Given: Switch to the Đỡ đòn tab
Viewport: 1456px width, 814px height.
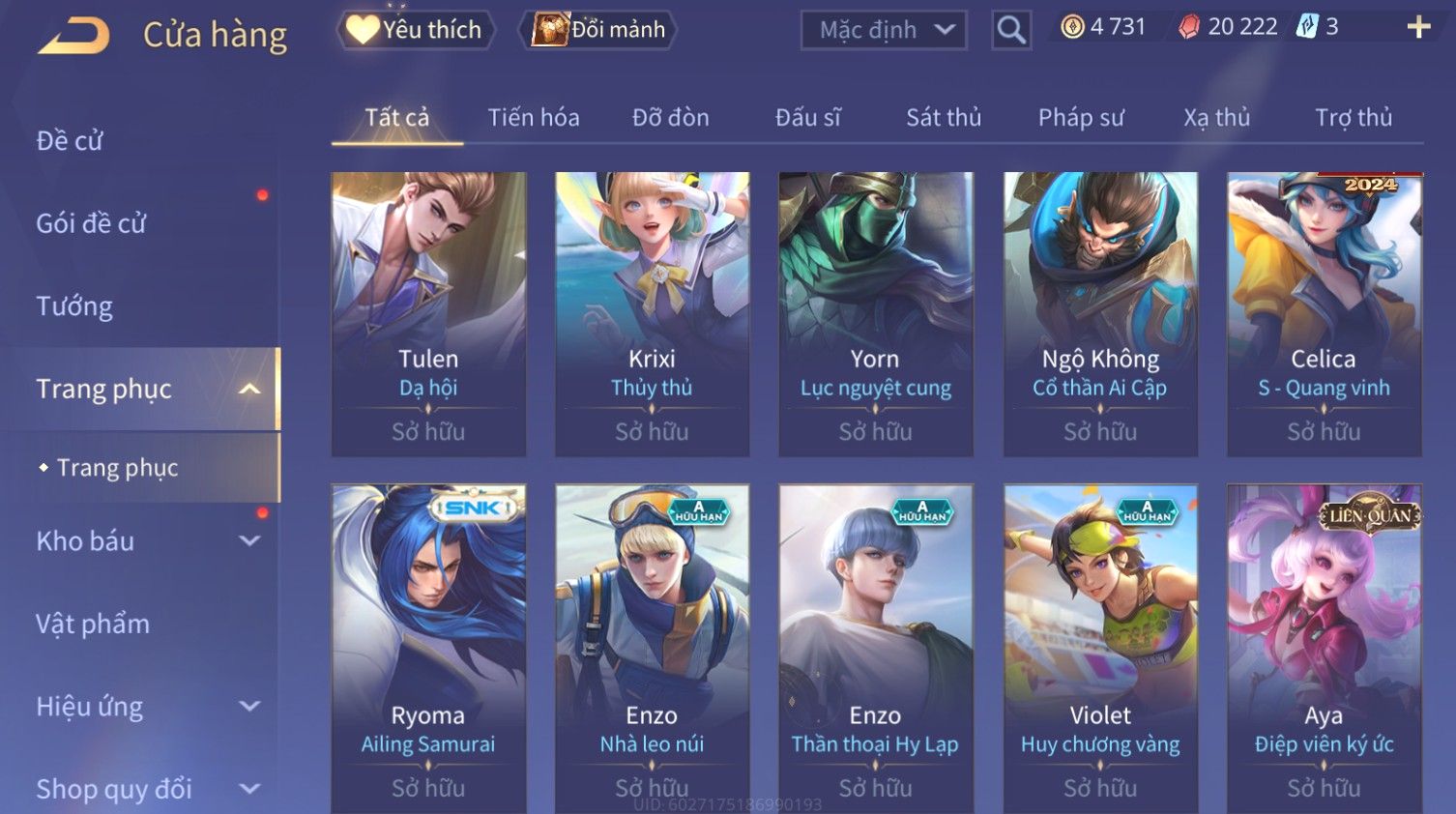Looking at the screenshot, I should pyautogui.click(x=670, y=118).
